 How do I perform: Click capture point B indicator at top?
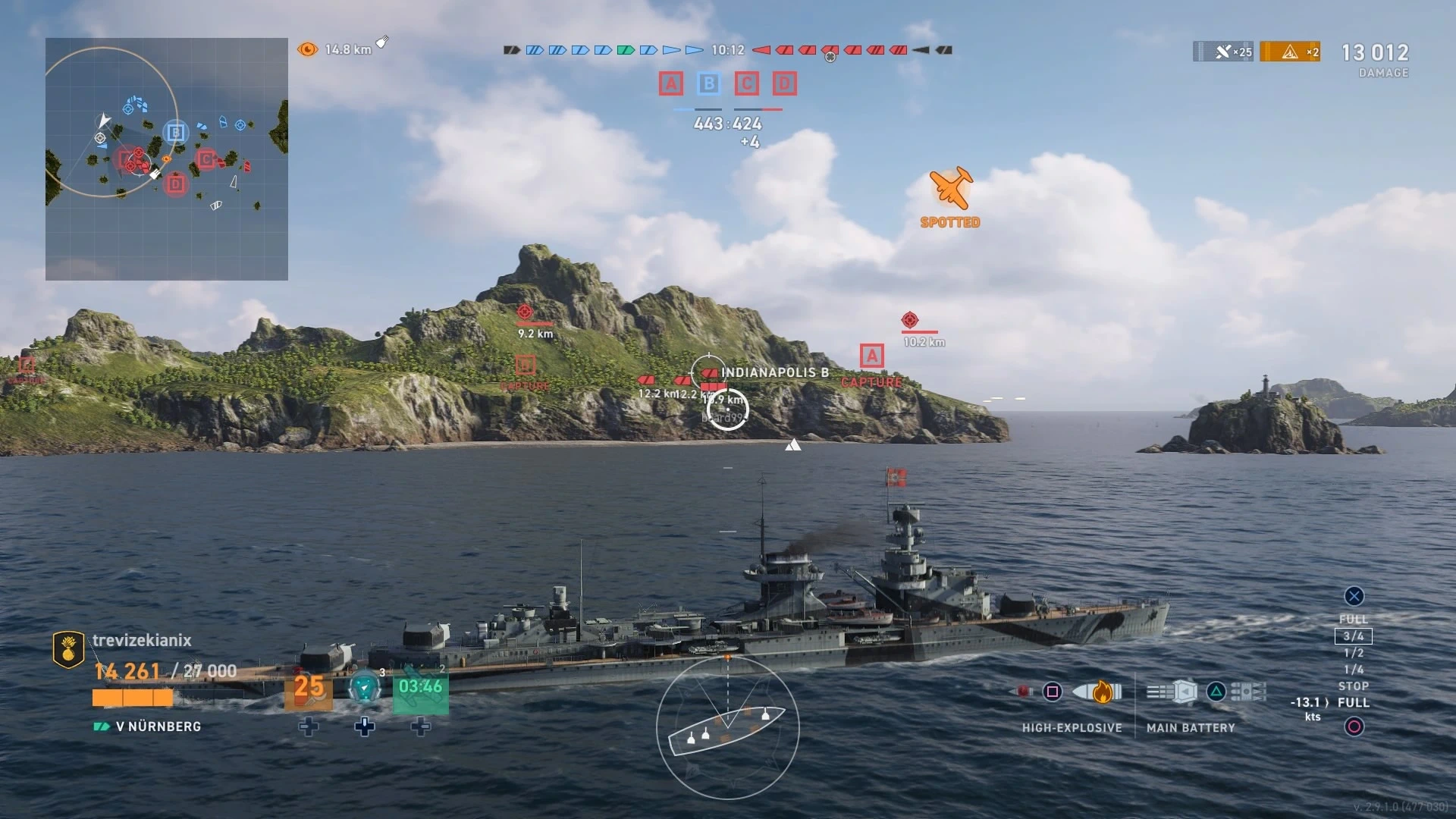(708, 83)
